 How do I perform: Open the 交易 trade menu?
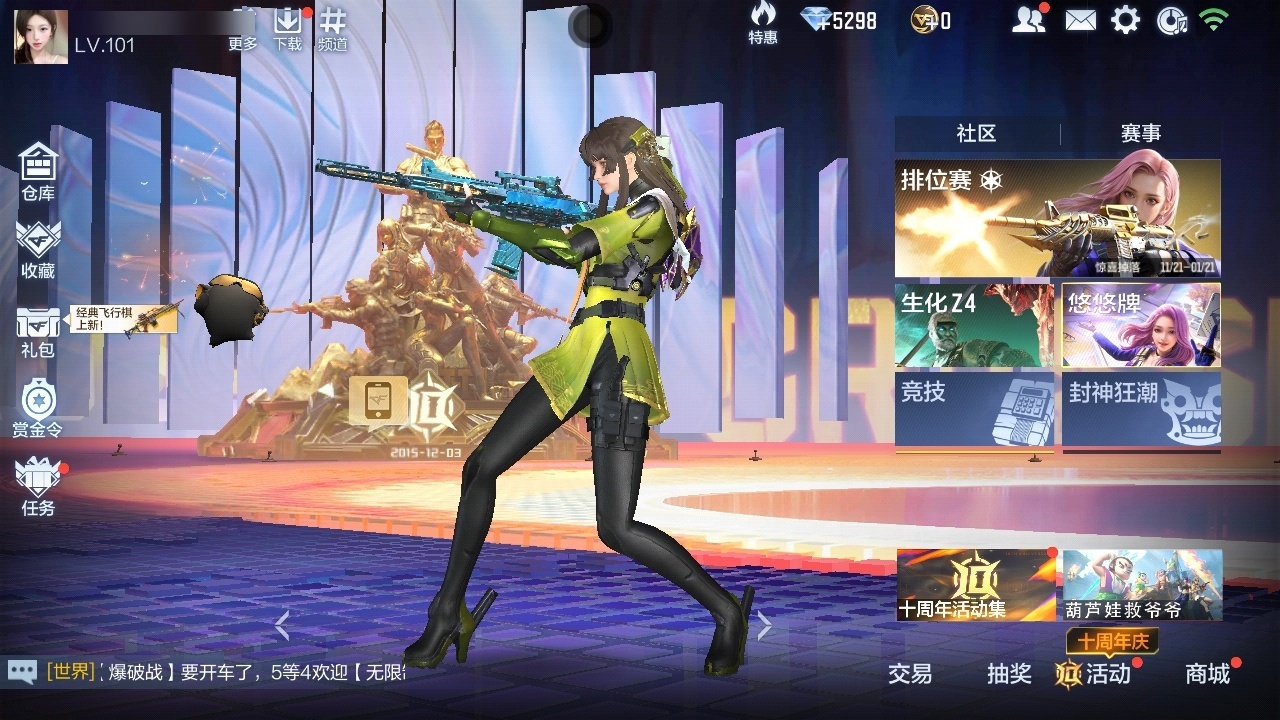coord(910,674)
